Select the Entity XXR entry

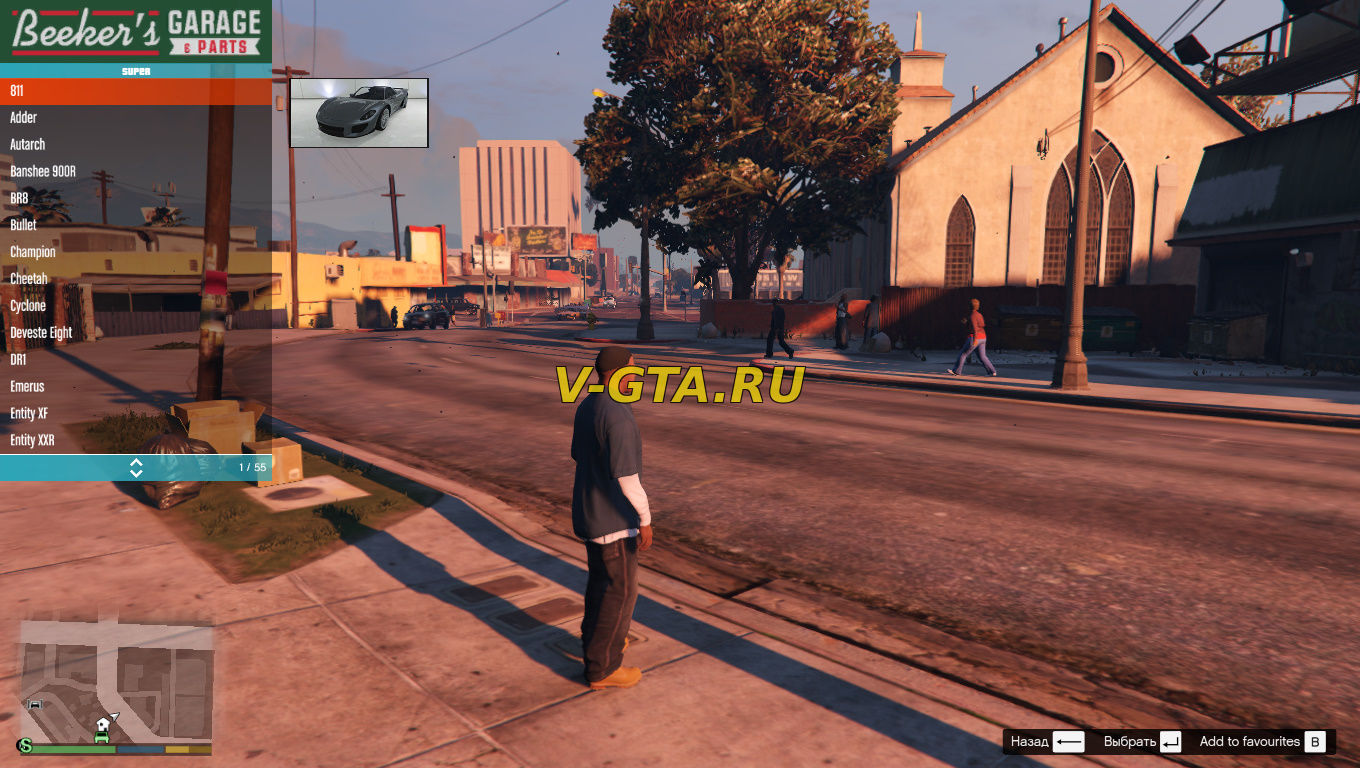(135, 441)
